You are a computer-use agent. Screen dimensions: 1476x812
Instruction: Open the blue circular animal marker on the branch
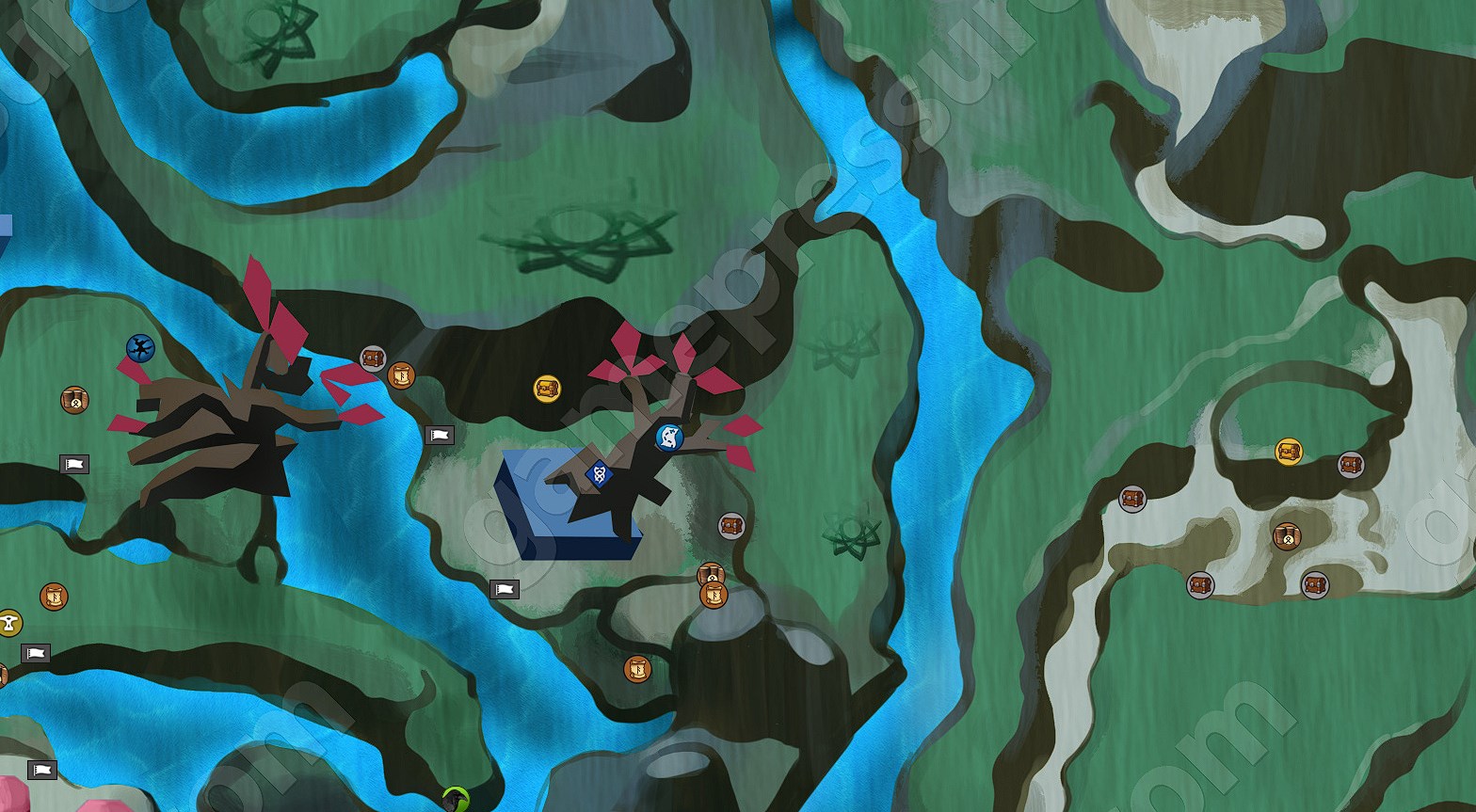[x=669, y=438]
